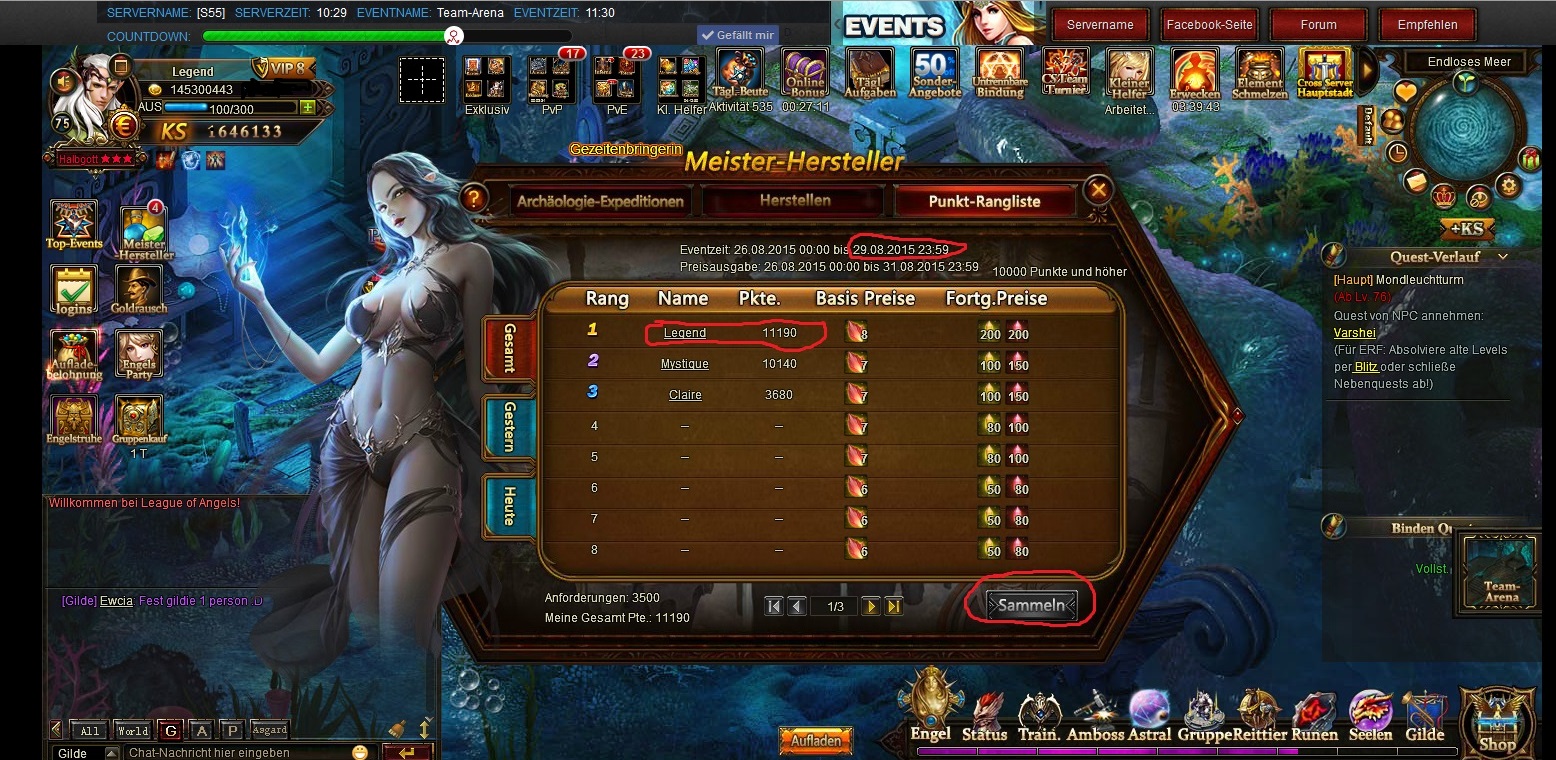Click the Aufladen recharge button
This screenshot has height=760, width=1556.
click(x=815, y=741)
